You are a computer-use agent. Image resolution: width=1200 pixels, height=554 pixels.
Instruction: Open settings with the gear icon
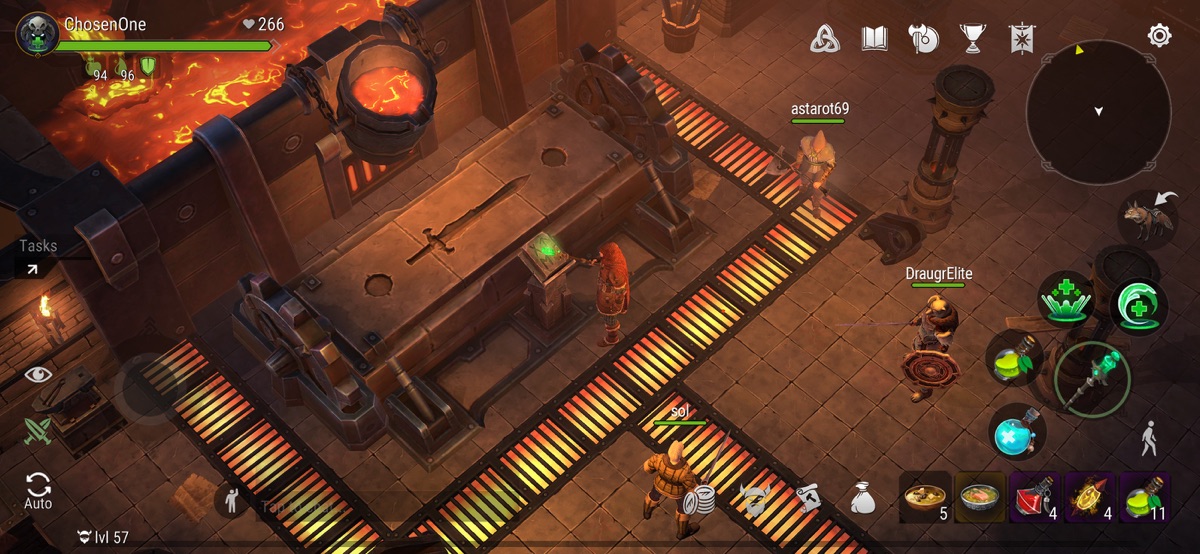click(1159, 37)
